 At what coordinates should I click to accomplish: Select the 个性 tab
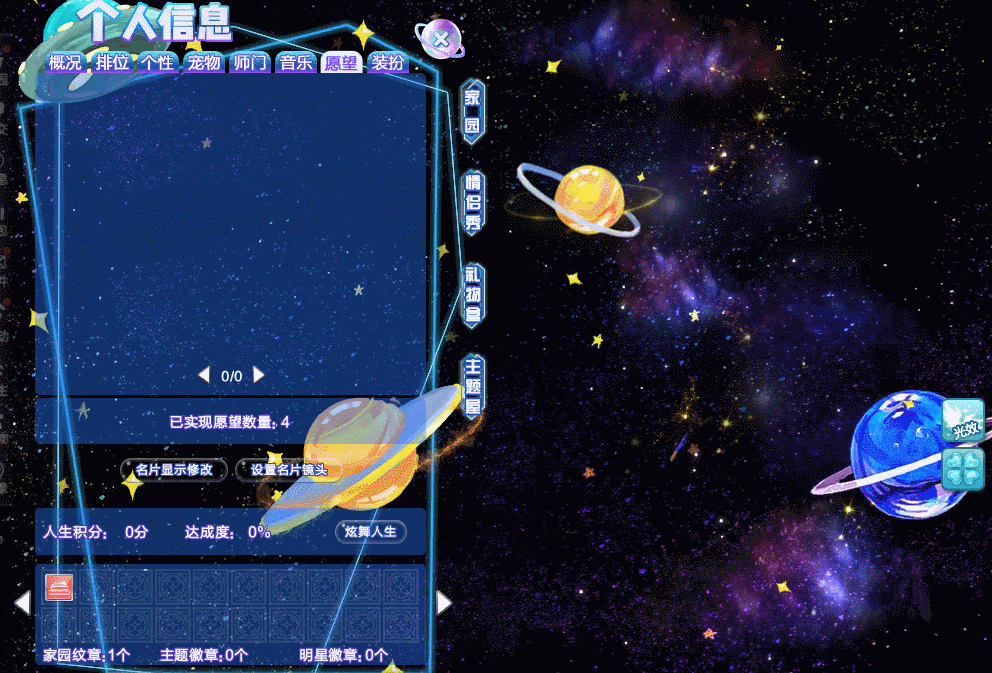click(157, 63)
